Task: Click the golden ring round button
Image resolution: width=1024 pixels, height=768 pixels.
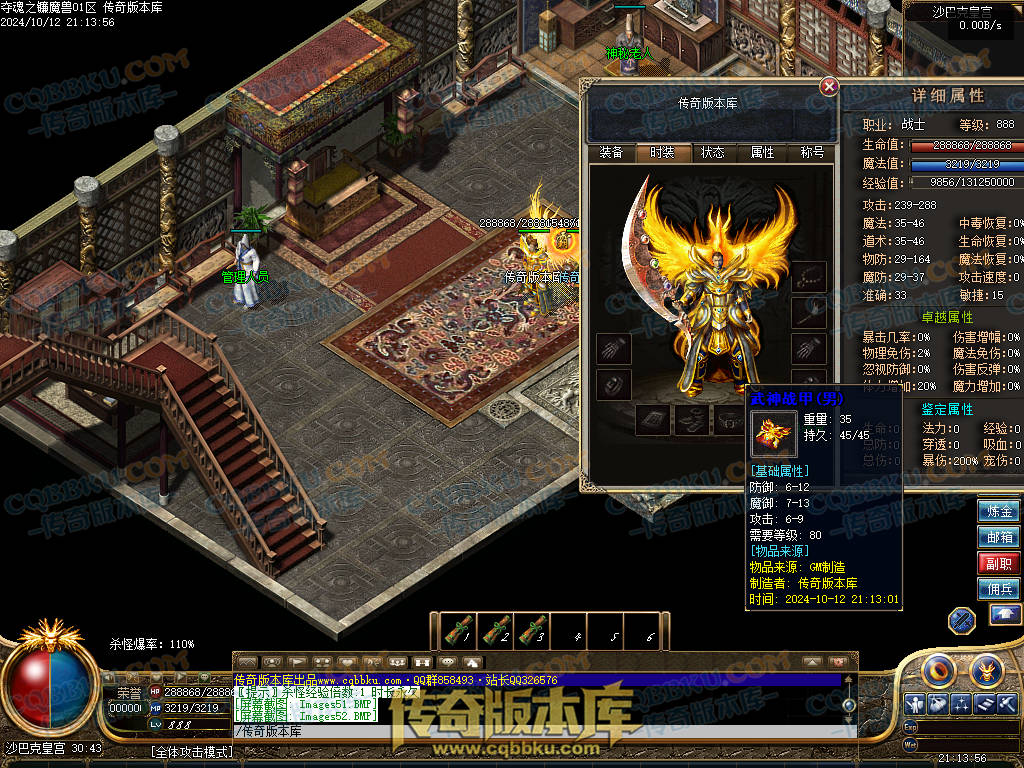Action: point(940,668)
